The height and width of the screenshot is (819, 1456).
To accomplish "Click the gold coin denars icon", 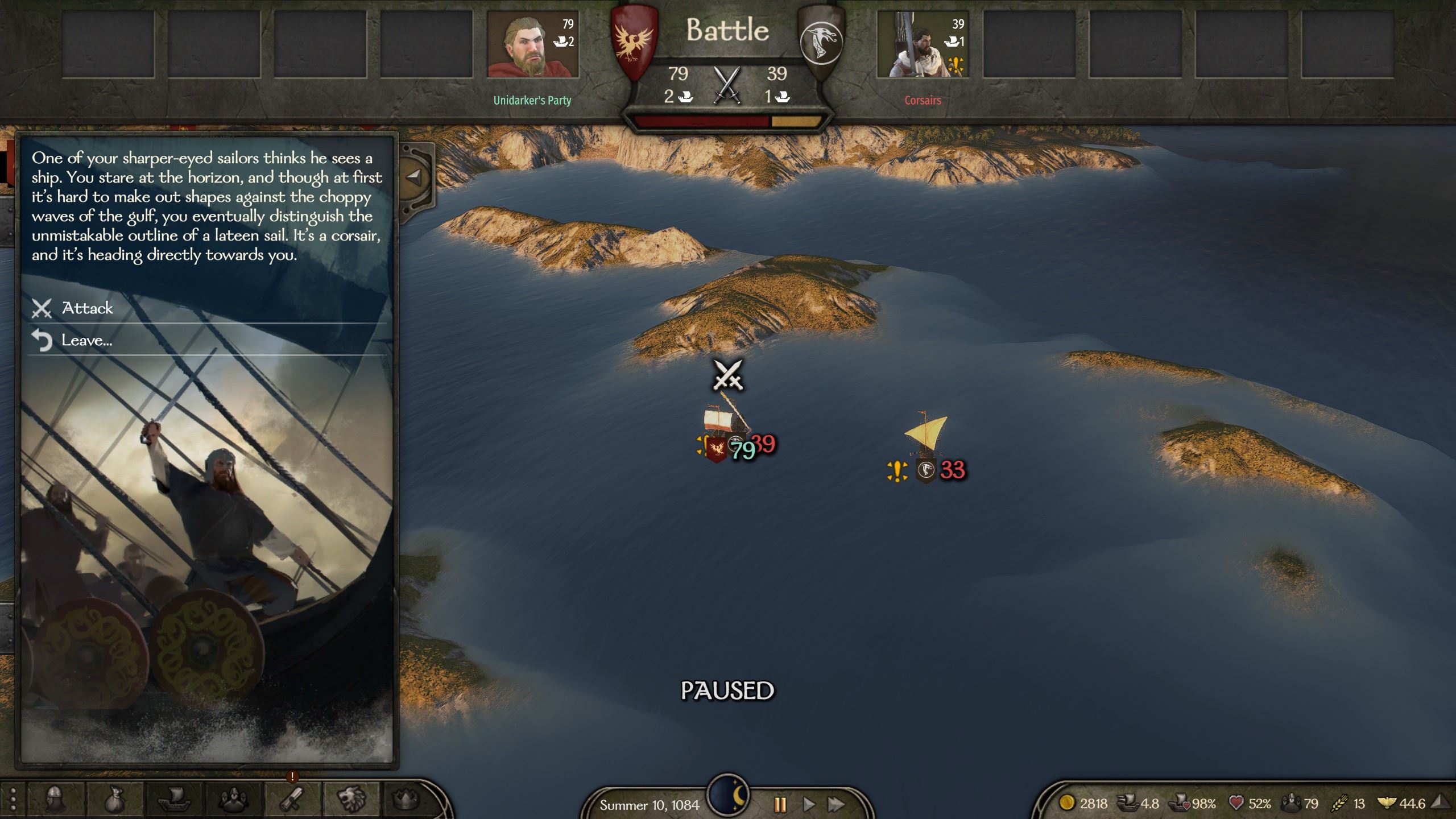I will coord(1066,803).
